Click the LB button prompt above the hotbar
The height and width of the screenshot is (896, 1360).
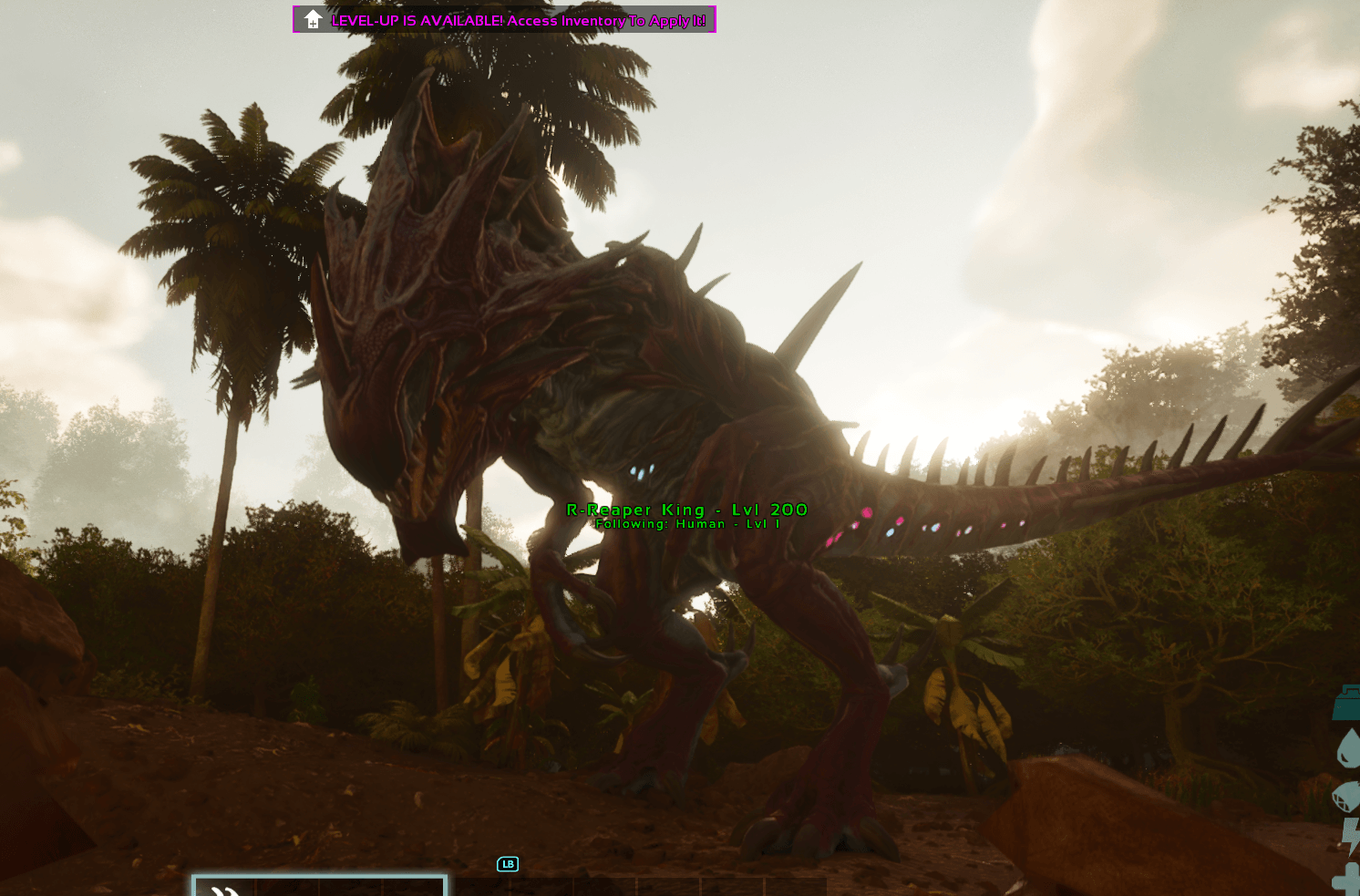pos(508,864)
